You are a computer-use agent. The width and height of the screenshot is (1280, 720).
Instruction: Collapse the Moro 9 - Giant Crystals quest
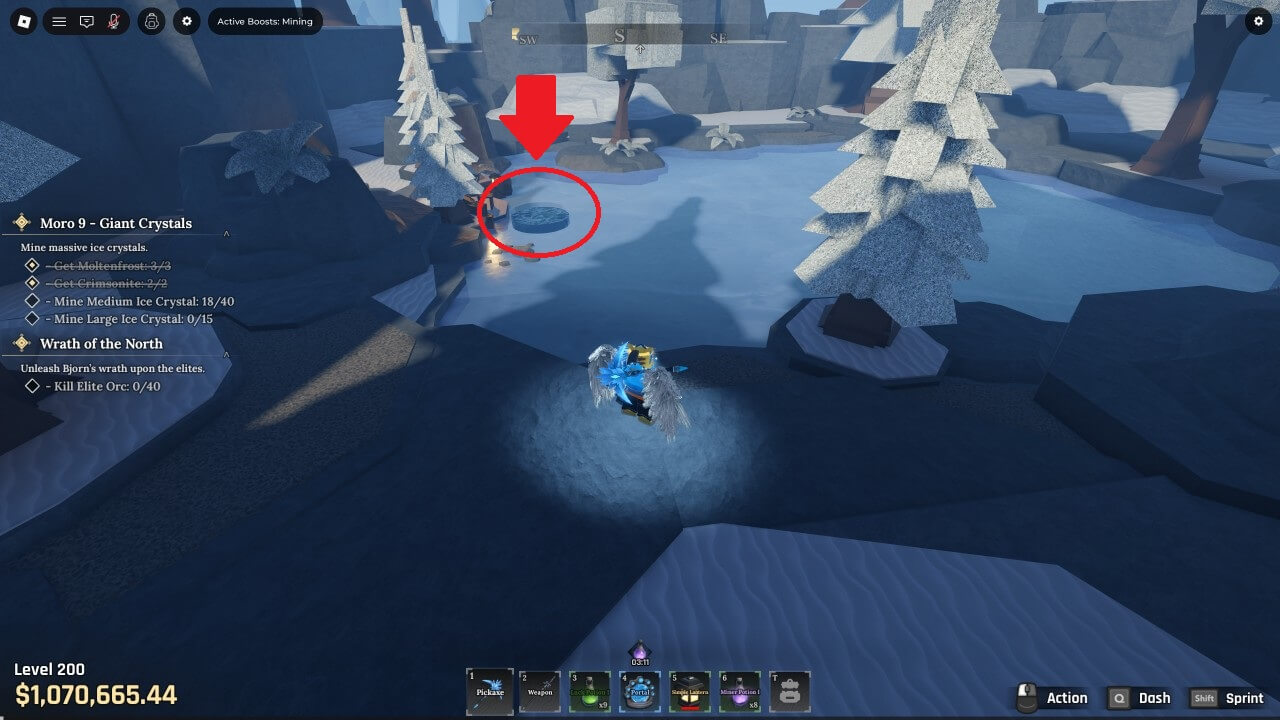[x=227, y=234]
